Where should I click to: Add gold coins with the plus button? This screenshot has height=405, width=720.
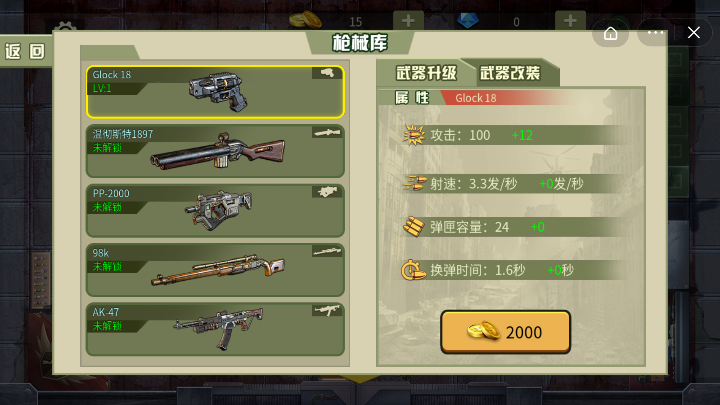tap(408, 21)
